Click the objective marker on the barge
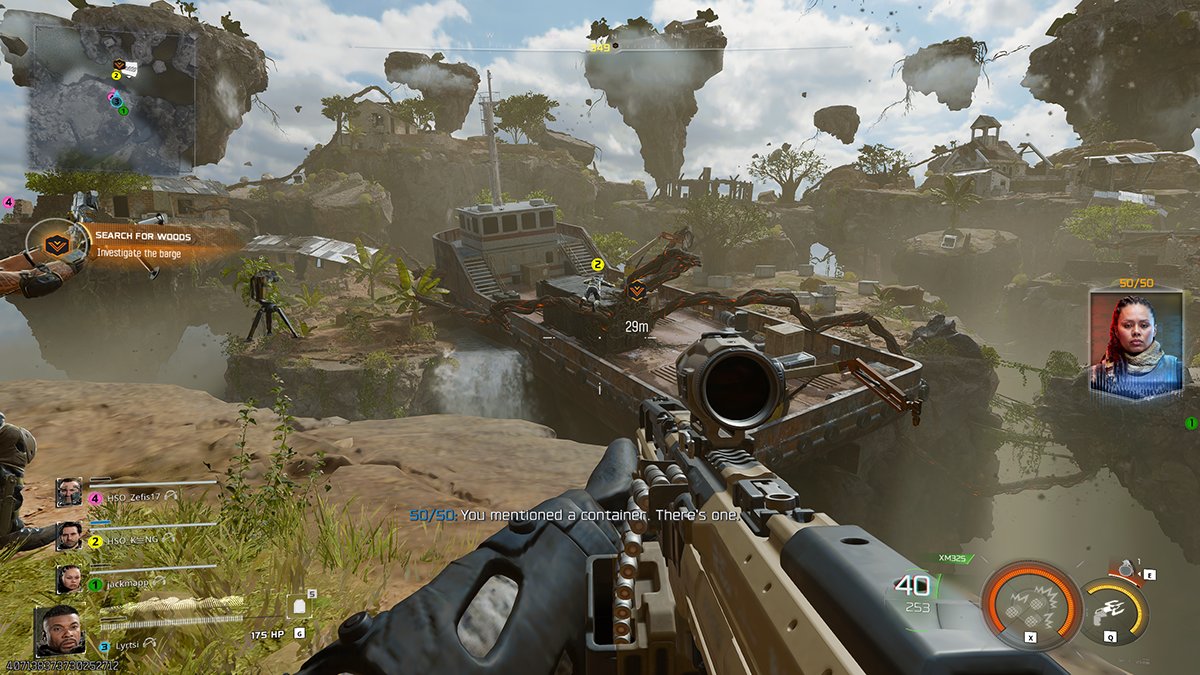 [635, 289]
